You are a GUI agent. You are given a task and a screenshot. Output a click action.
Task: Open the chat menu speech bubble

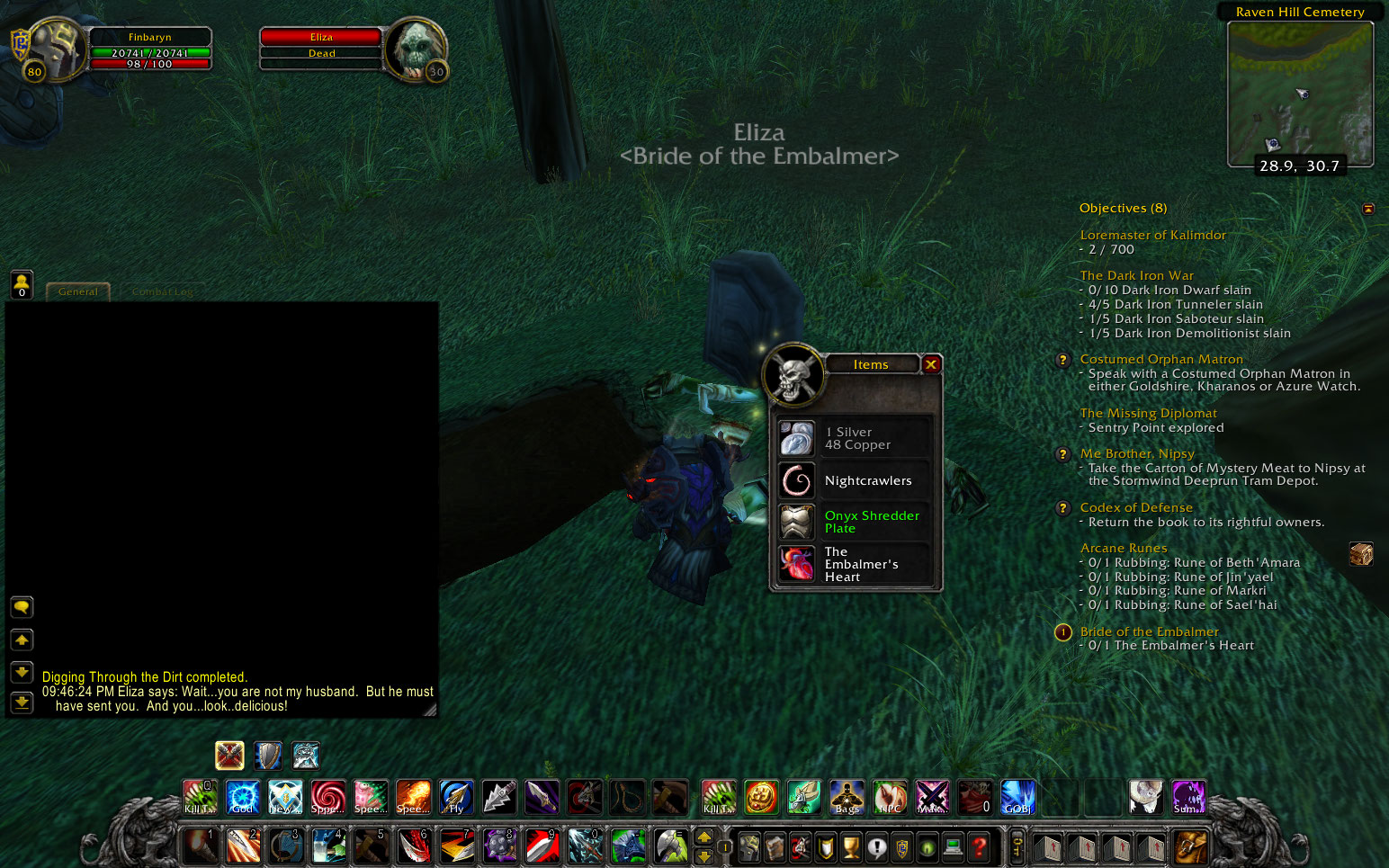(x=22, y=606)
